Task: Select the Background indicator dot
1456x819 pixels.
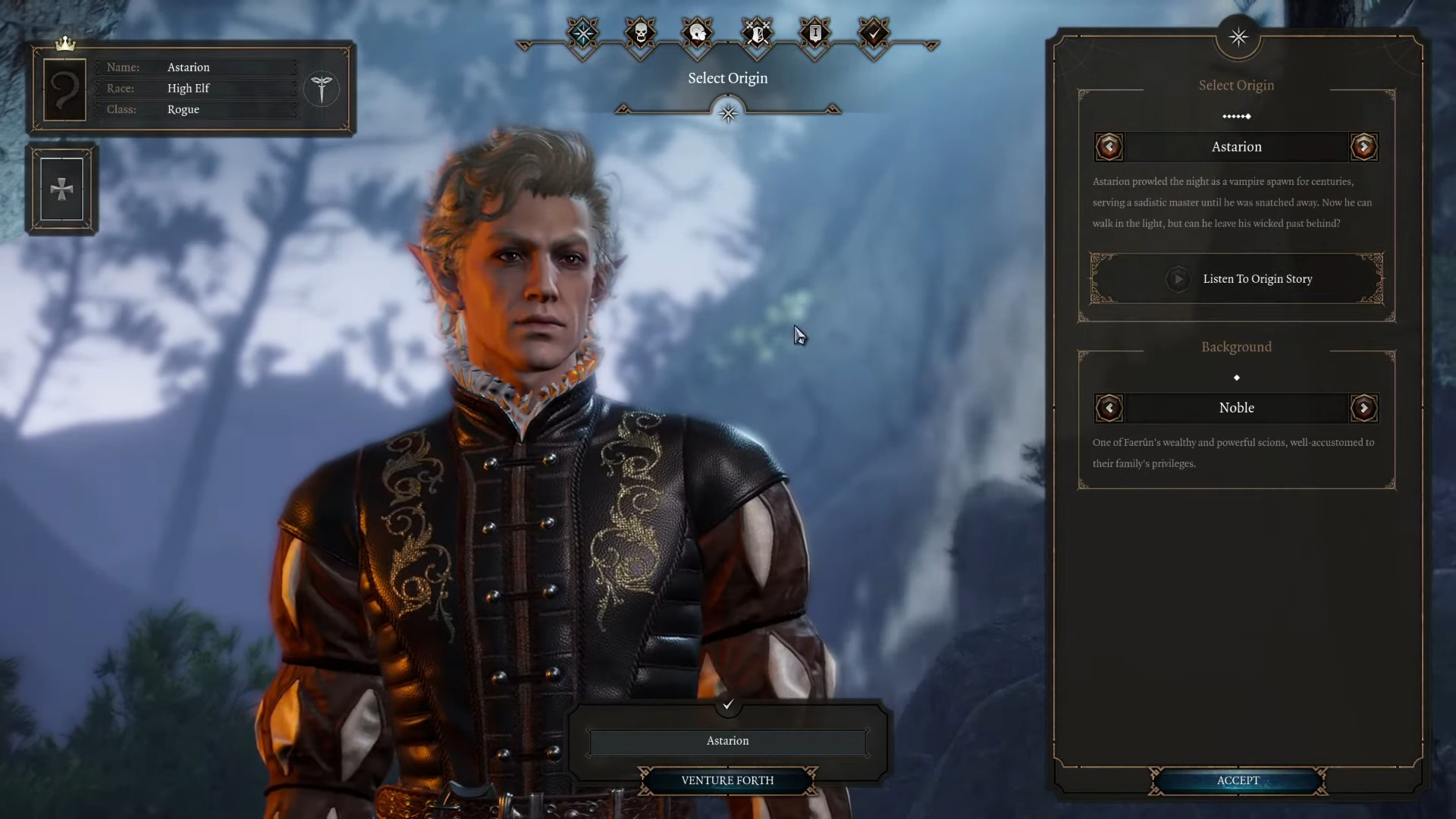Action: pos(1236,378)
